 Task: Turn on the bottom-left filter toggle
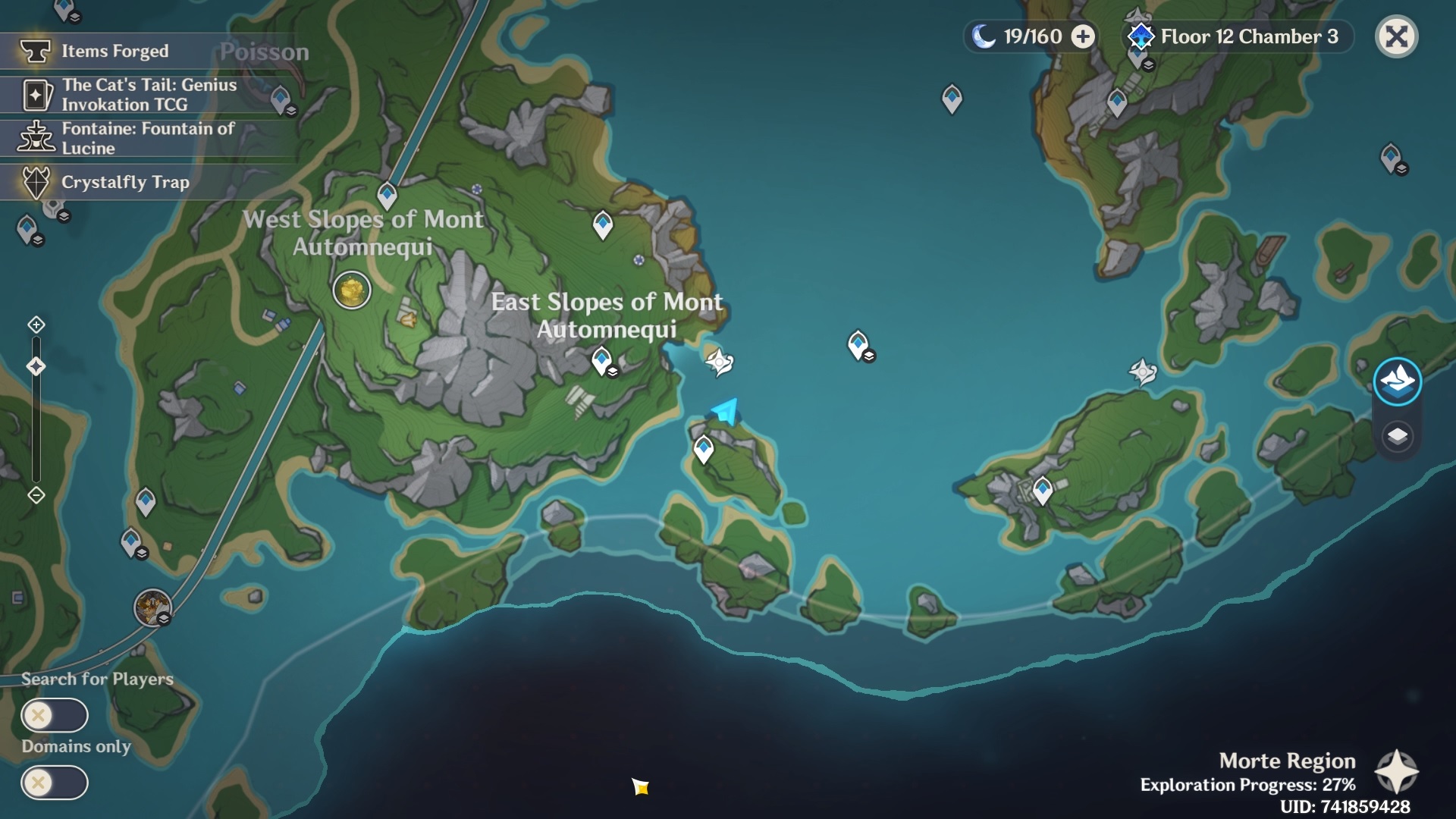55,783
